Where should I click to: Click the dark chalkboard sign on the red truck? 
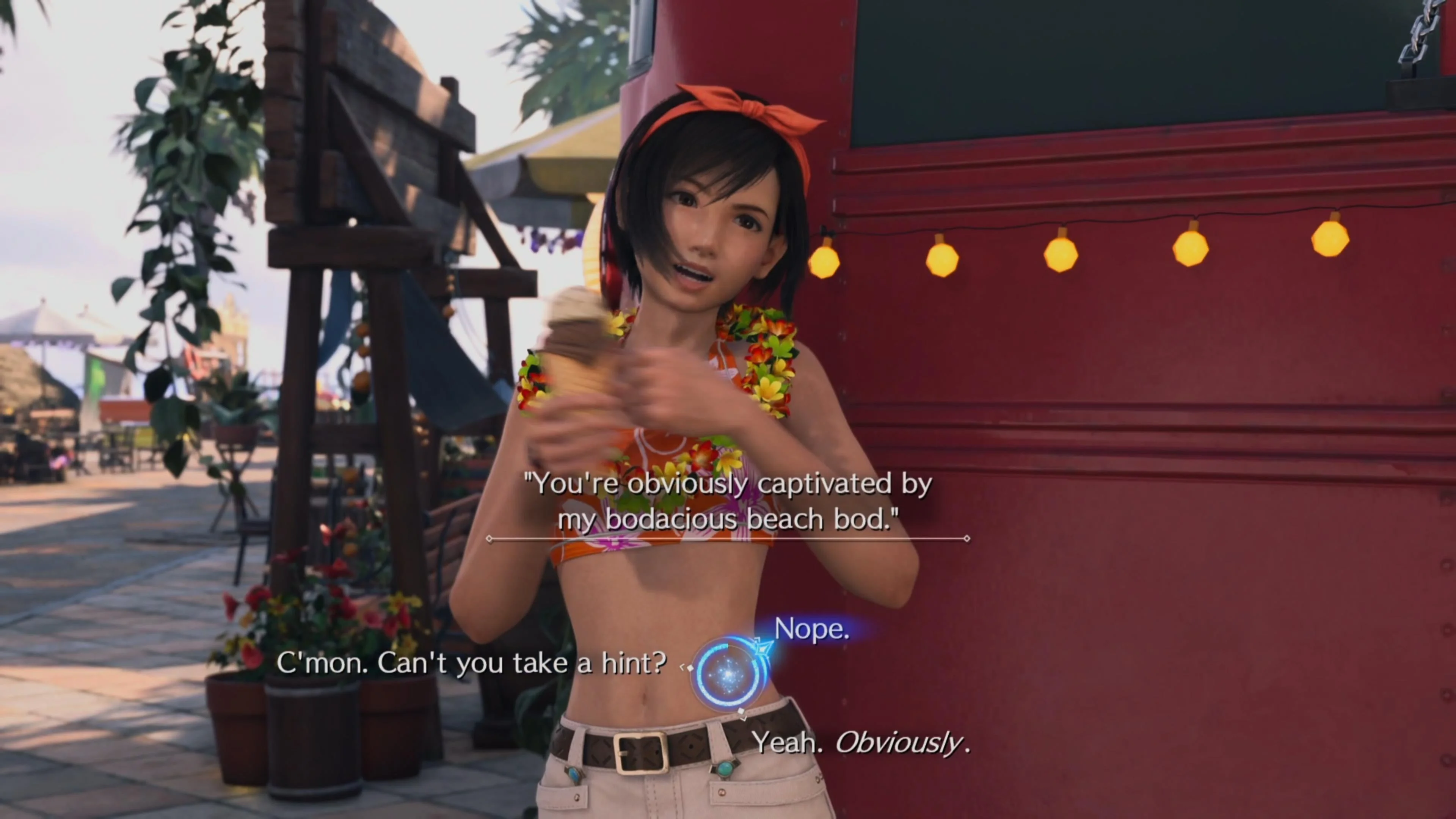(x=1102, y=62)
